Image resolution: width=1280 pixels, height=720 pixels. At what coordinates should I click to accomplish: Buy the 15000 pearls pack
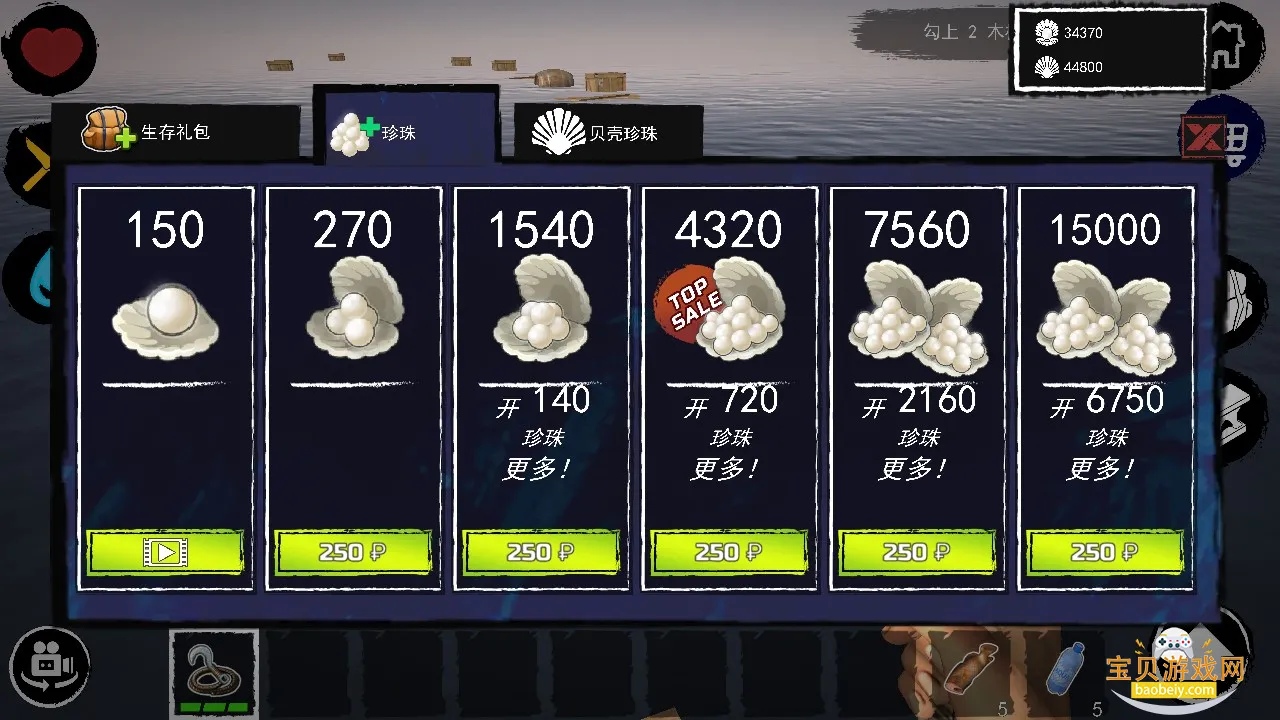tap(1105, 551)
